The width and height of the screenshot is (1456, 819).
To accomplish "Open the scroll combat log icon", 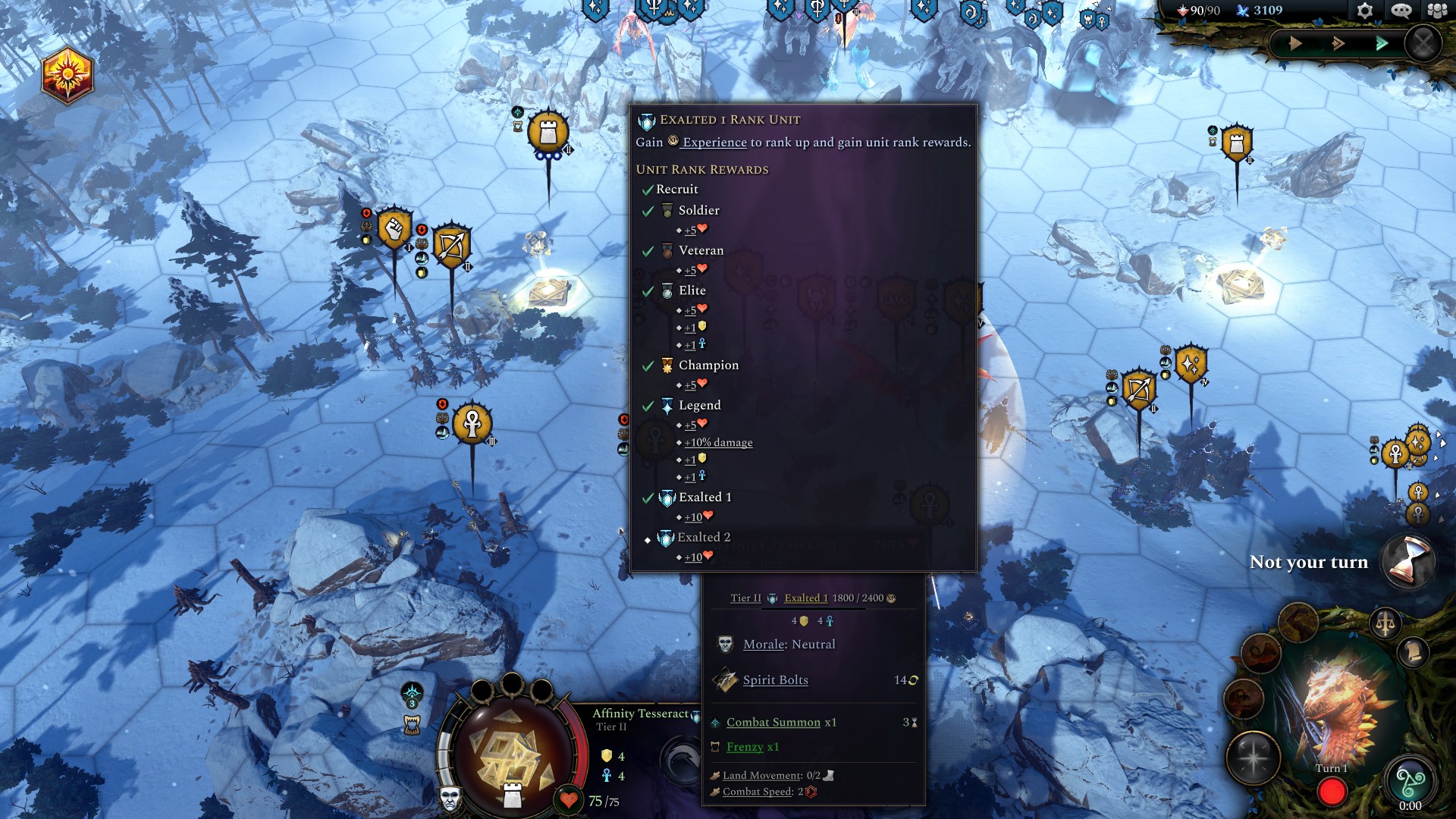I will (x=1413, y=653).
